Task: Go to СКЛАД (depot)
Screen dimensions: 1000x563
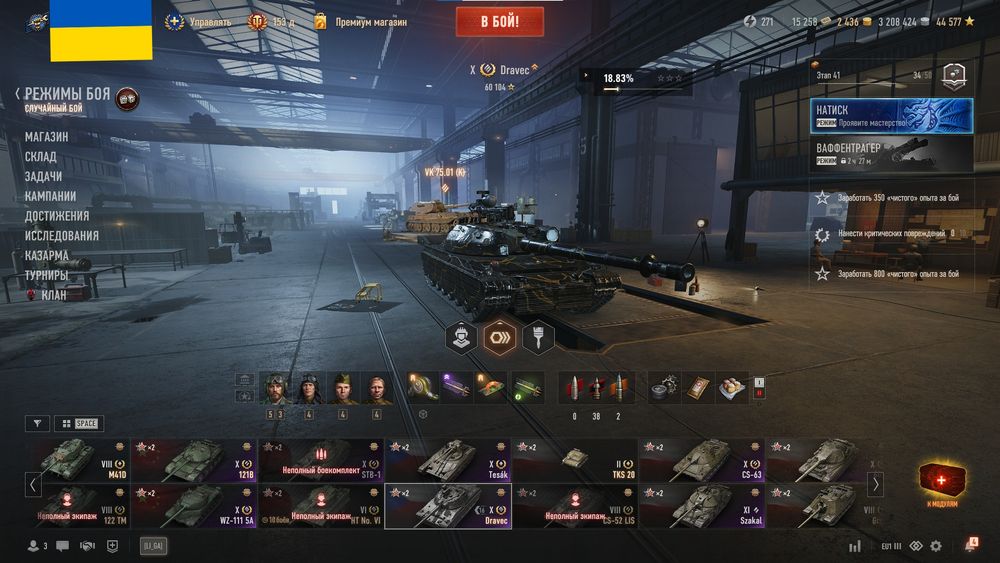Action: (41, 157)
